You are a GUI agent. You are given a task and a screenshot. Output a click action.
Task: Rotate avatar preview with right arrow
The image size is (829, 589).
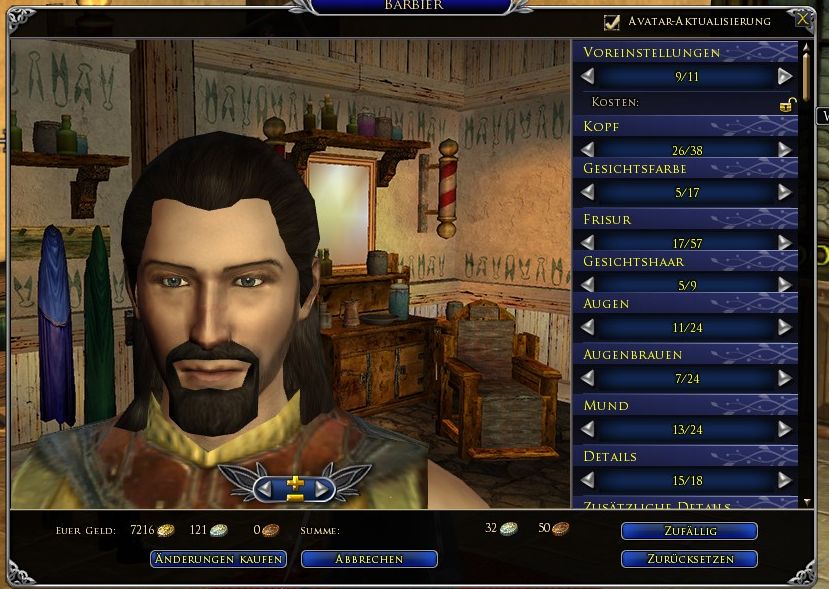coord(321,488)
